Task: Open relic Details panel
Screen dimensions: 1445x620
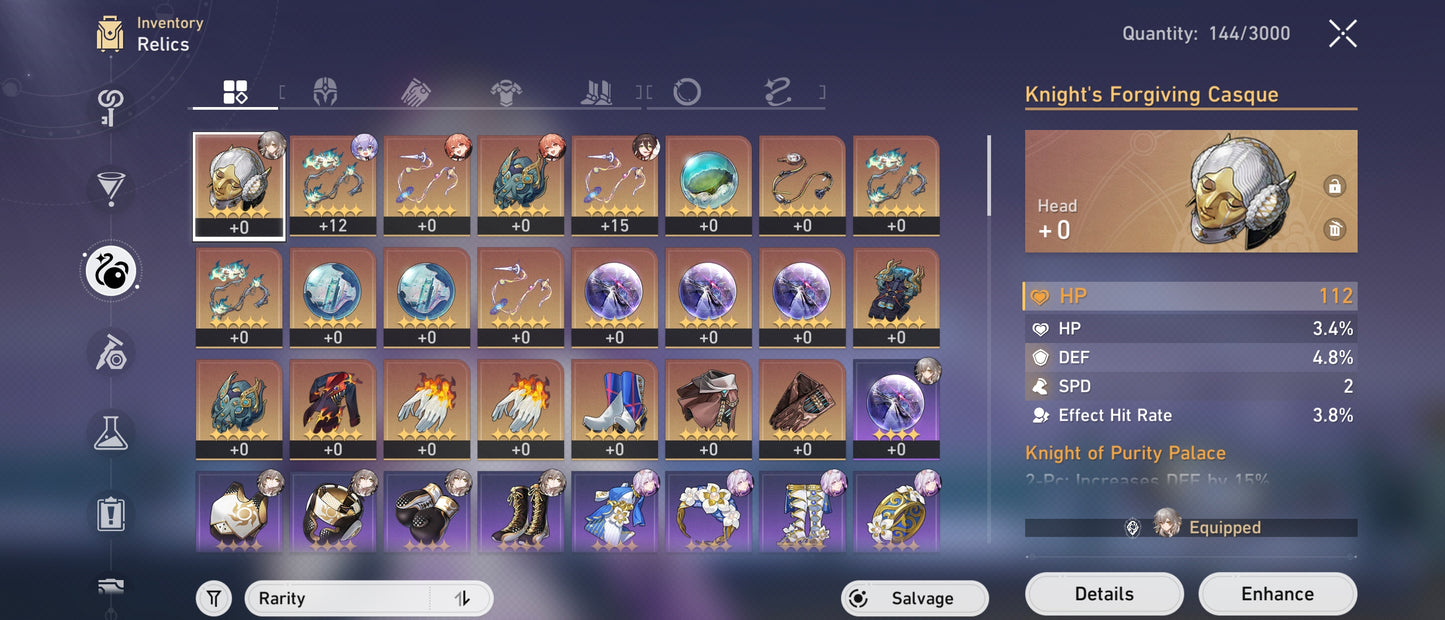Action: (1104, 594)
